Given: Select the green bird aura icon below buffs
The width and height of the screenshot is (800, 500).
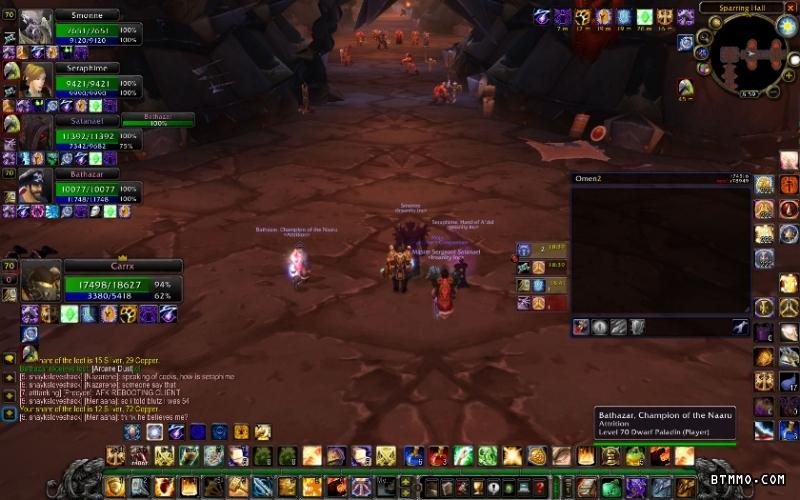Looking at the screenshot, I should click(x=685, y=88).
